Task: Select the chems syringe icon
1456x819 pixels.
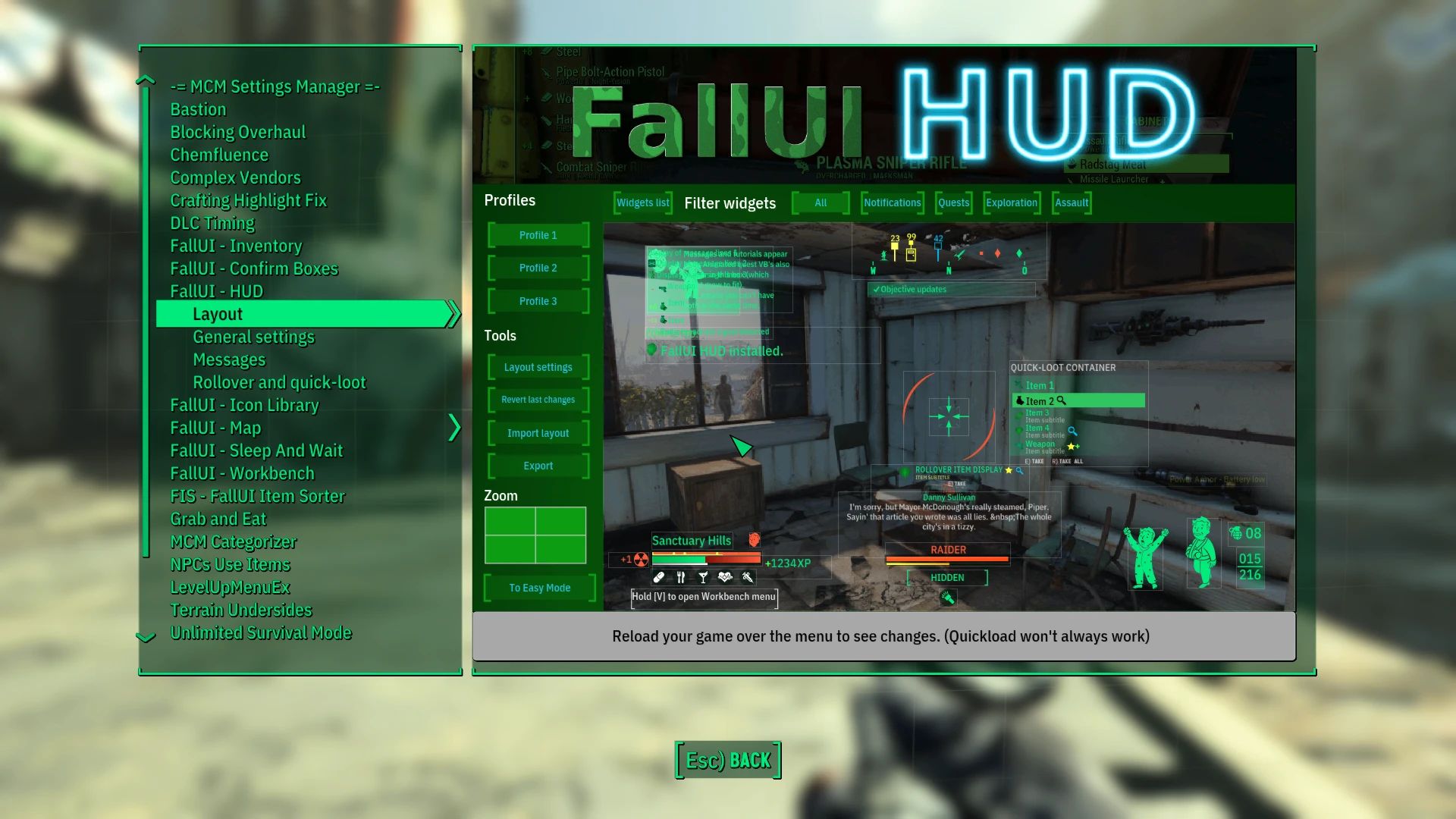Action: [748, 577]
